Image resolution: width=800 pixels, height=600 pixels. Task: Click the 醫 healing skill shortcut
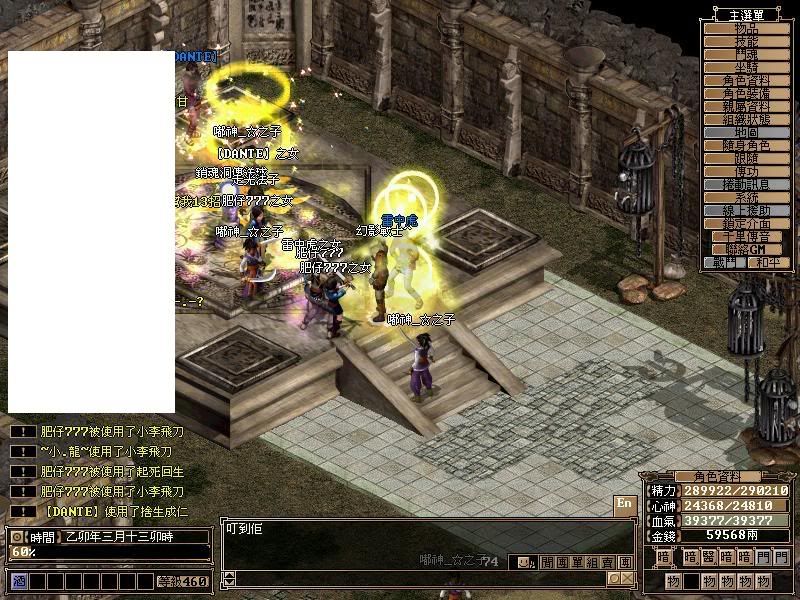[709, 557]
